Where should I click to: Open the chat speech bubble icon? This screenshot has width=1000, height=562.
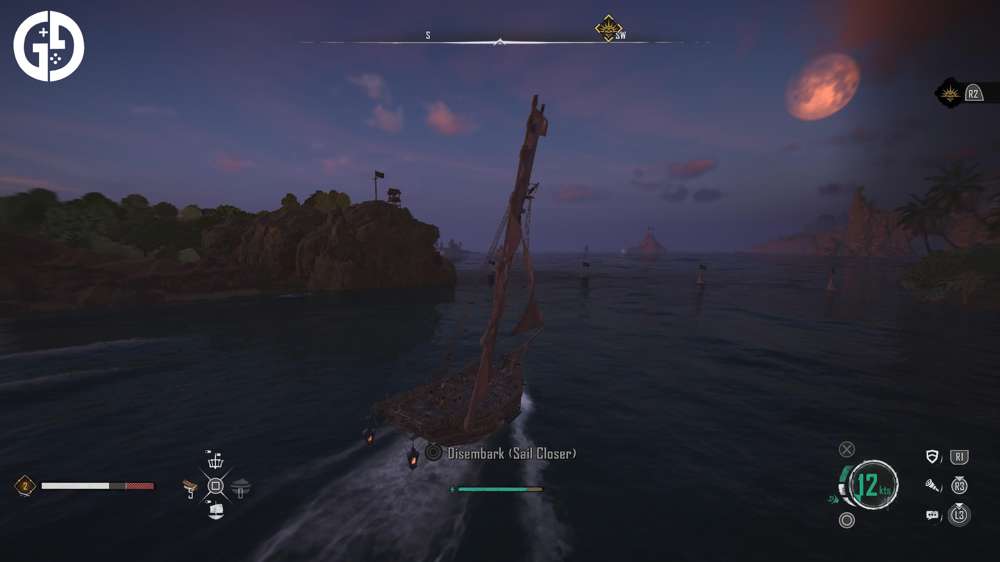[933, 515]
